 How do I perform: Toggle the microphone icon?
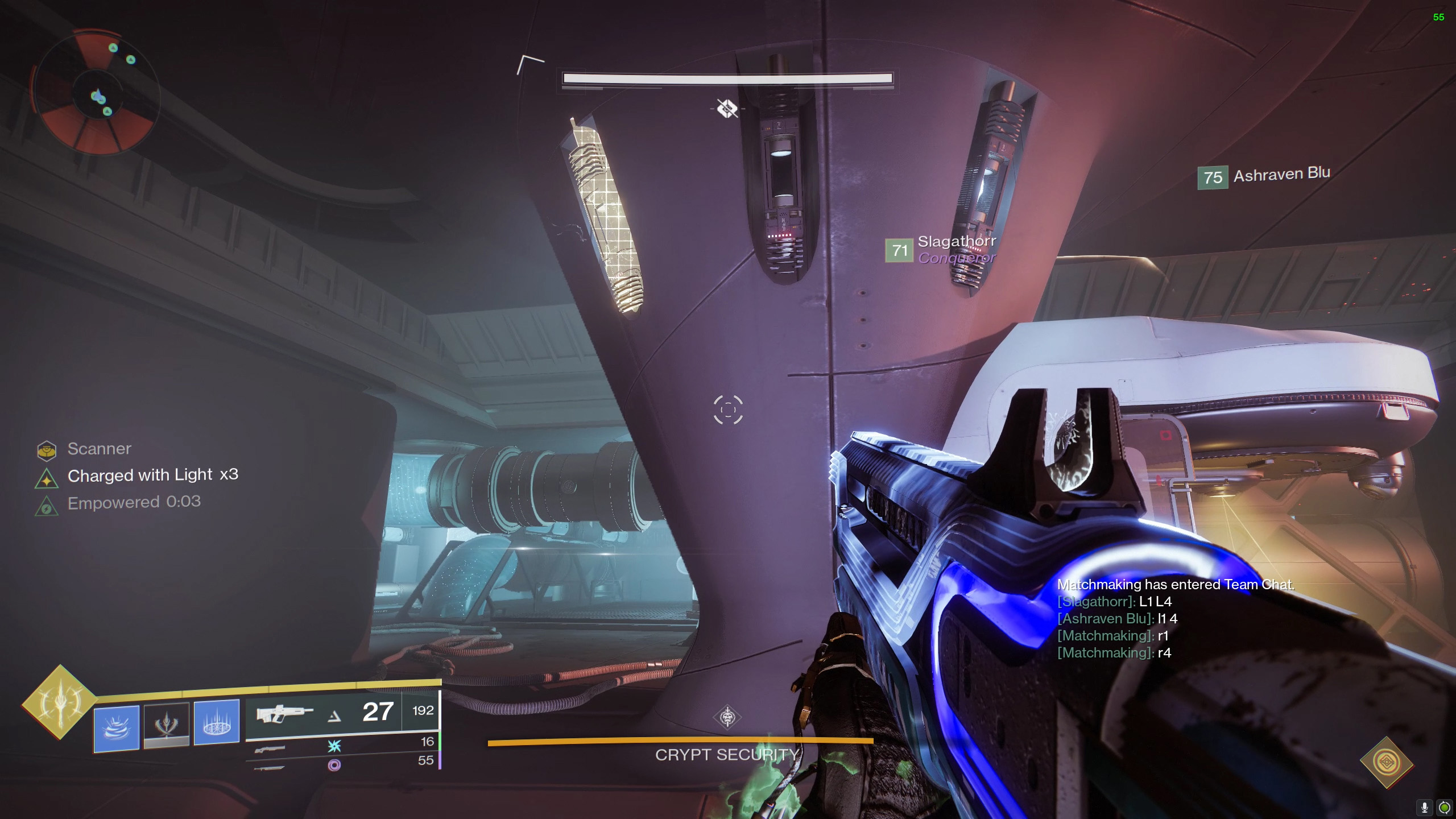coord(1425,807)
